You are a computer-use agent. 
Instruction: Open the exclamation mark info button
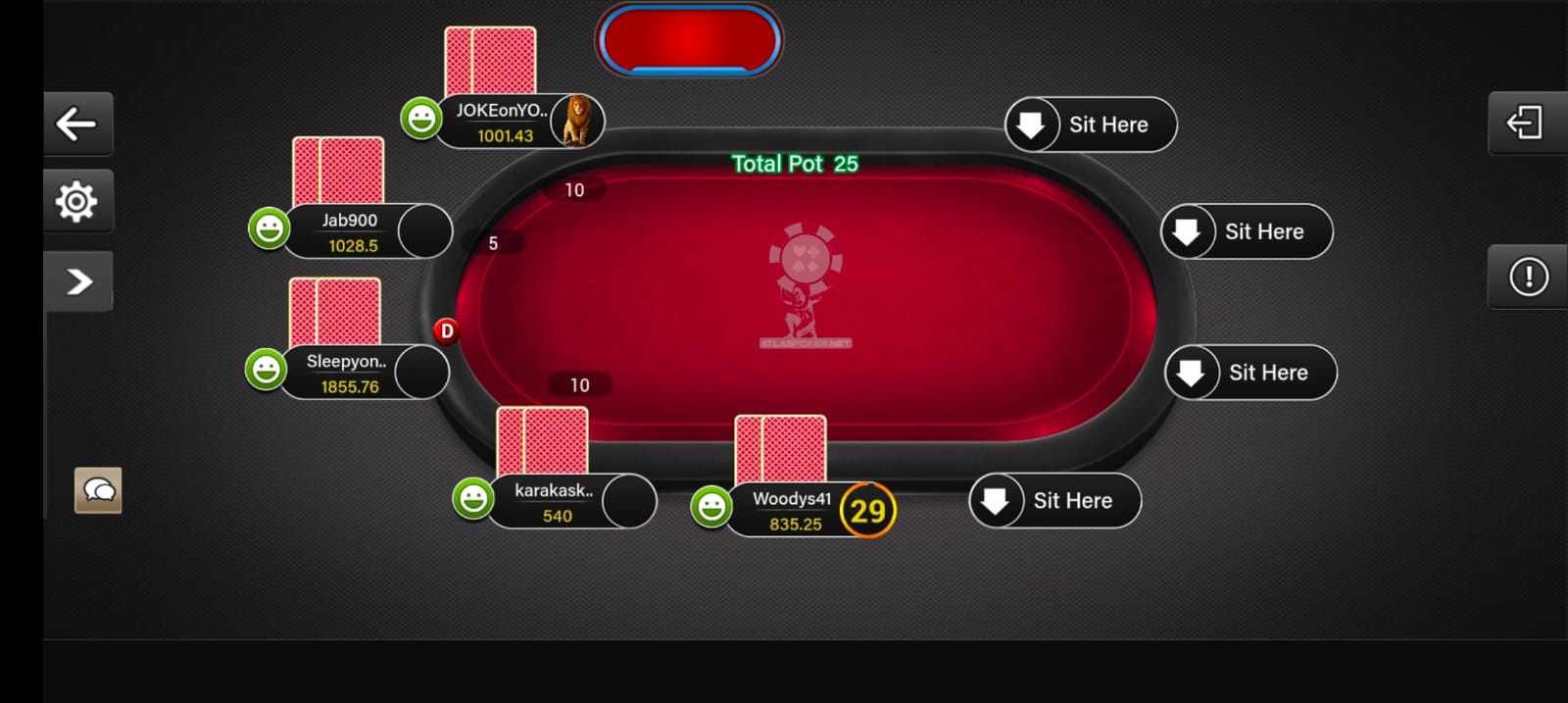point(1528,276)
